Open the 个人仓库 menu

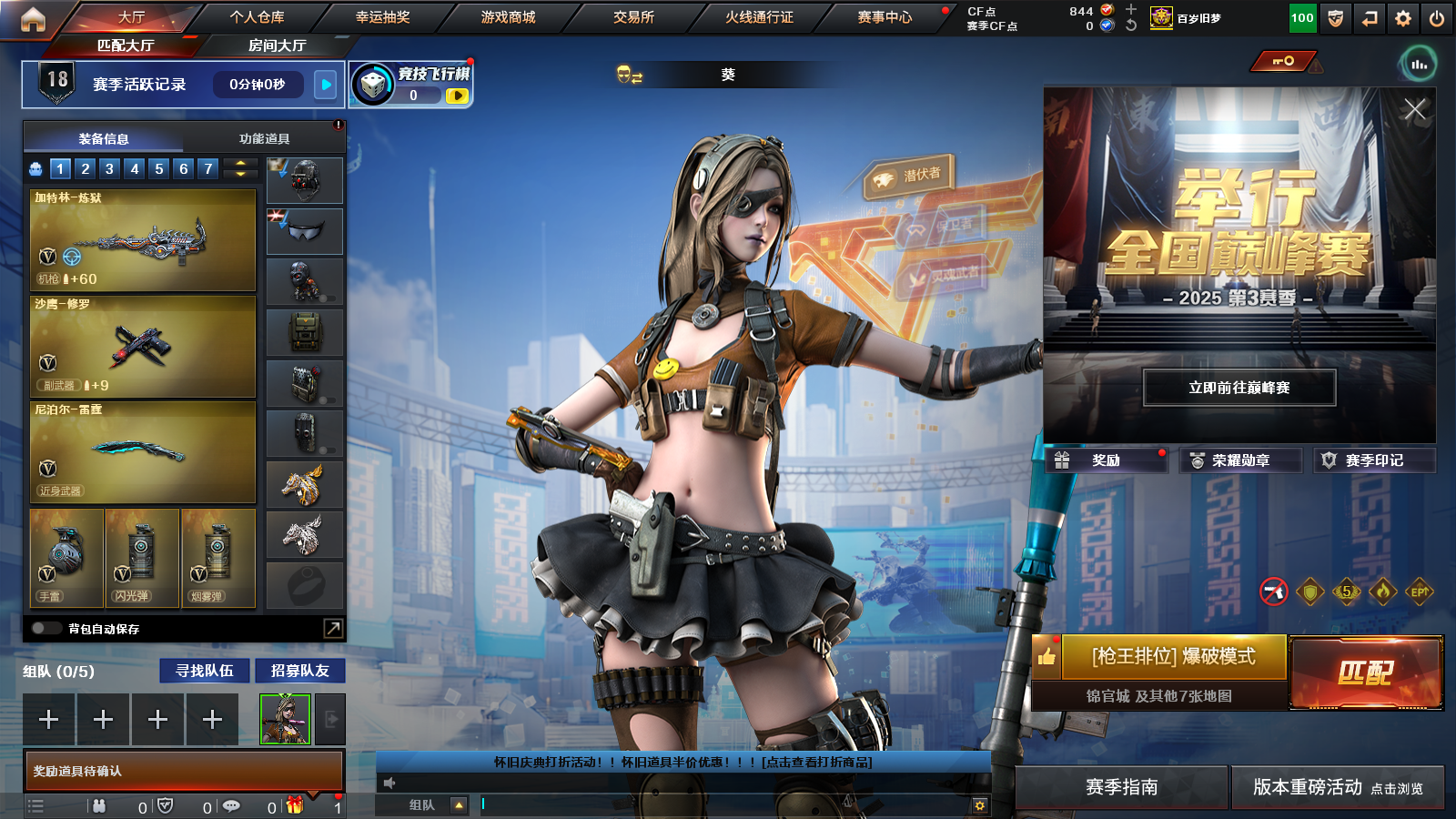click(257, 17)
